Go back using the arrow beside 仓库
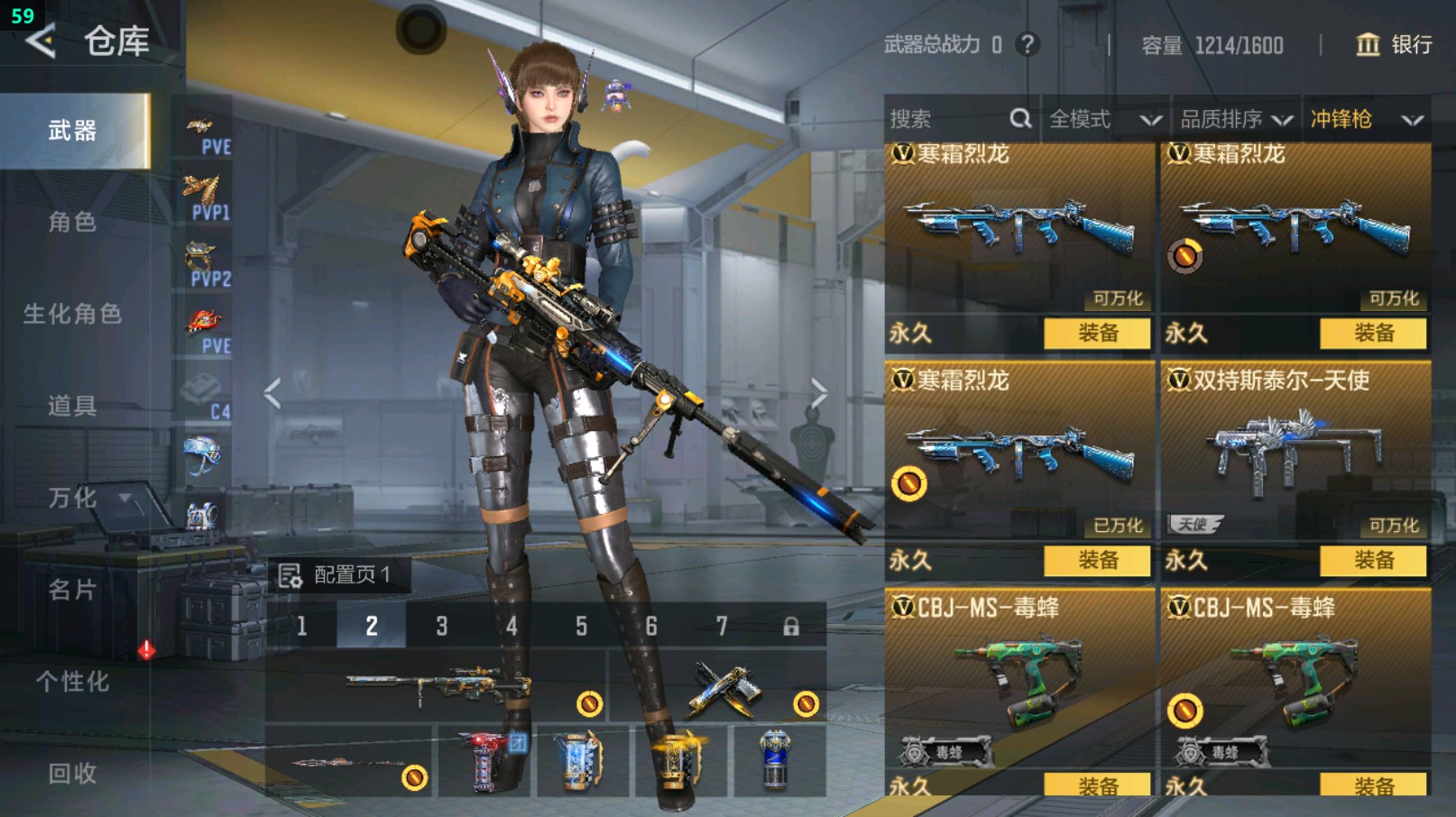 (41, 41)
